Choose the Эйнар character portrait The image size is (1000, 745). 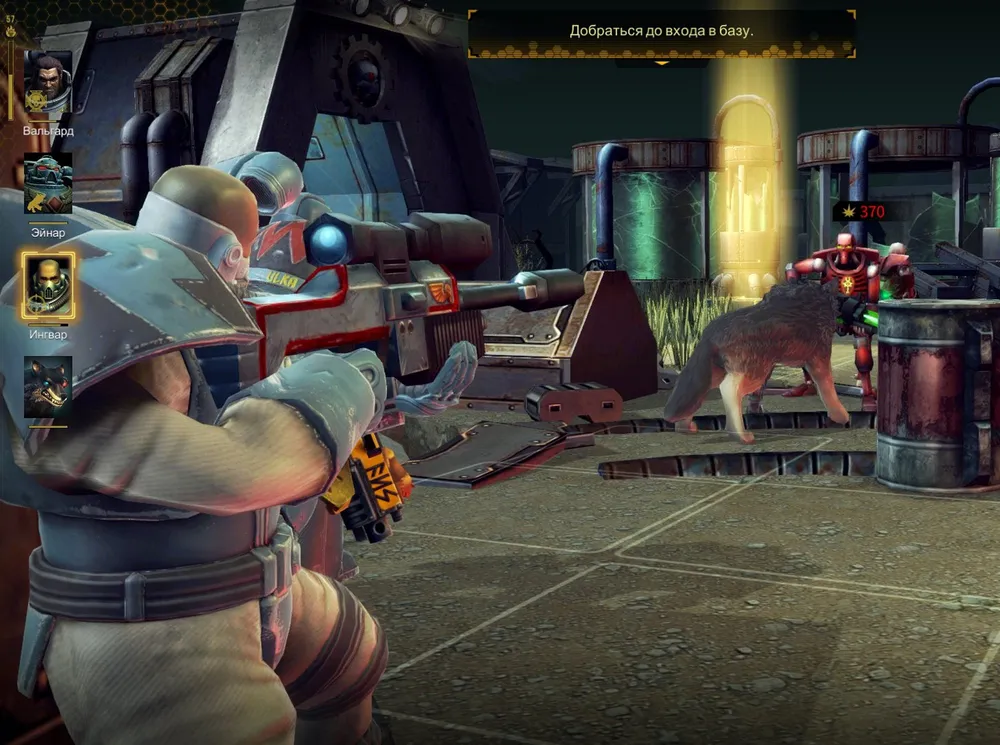click(x=48, y=184)
